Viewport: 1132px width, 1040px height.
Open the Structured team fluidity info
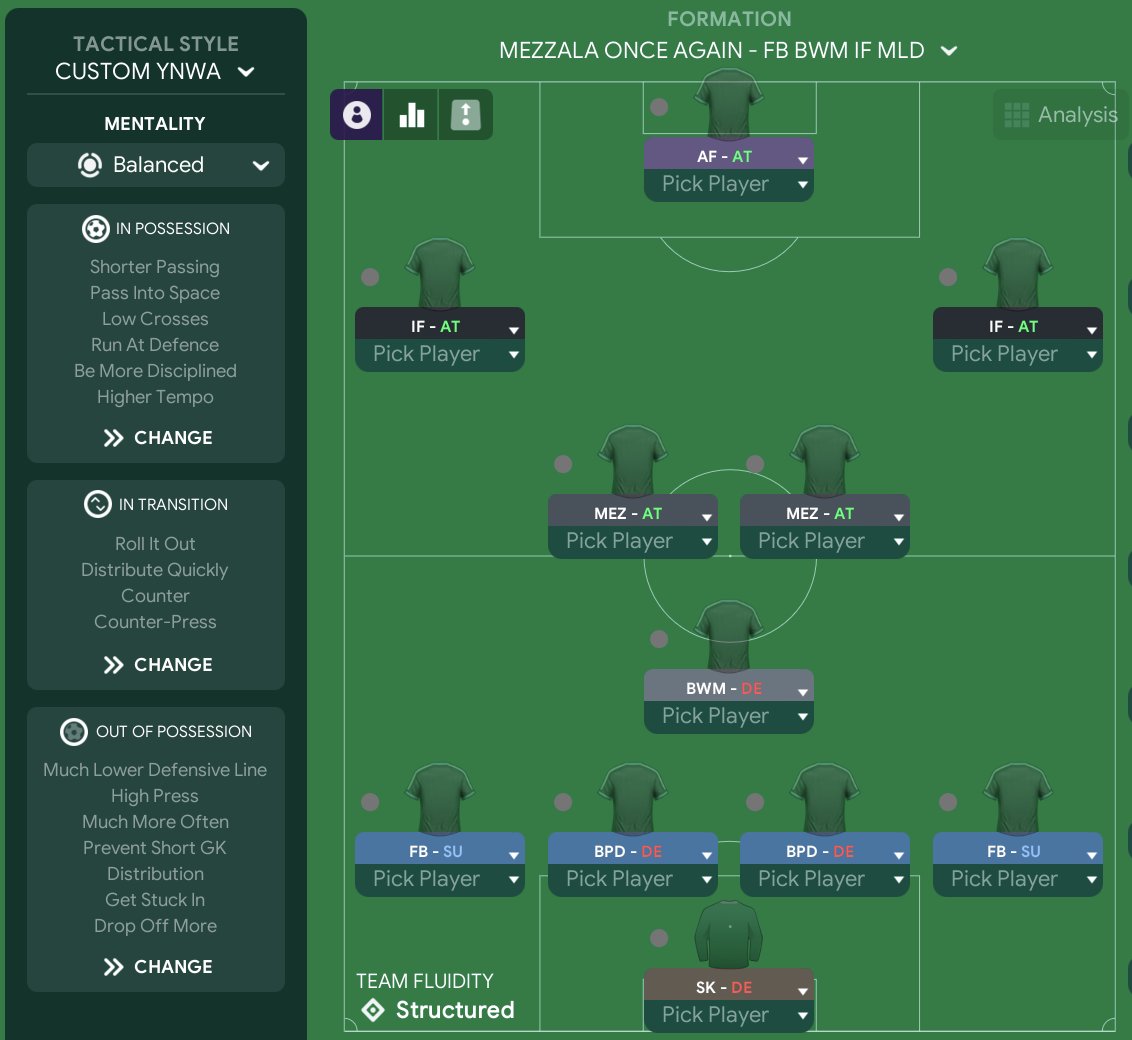coord(436,1010)
